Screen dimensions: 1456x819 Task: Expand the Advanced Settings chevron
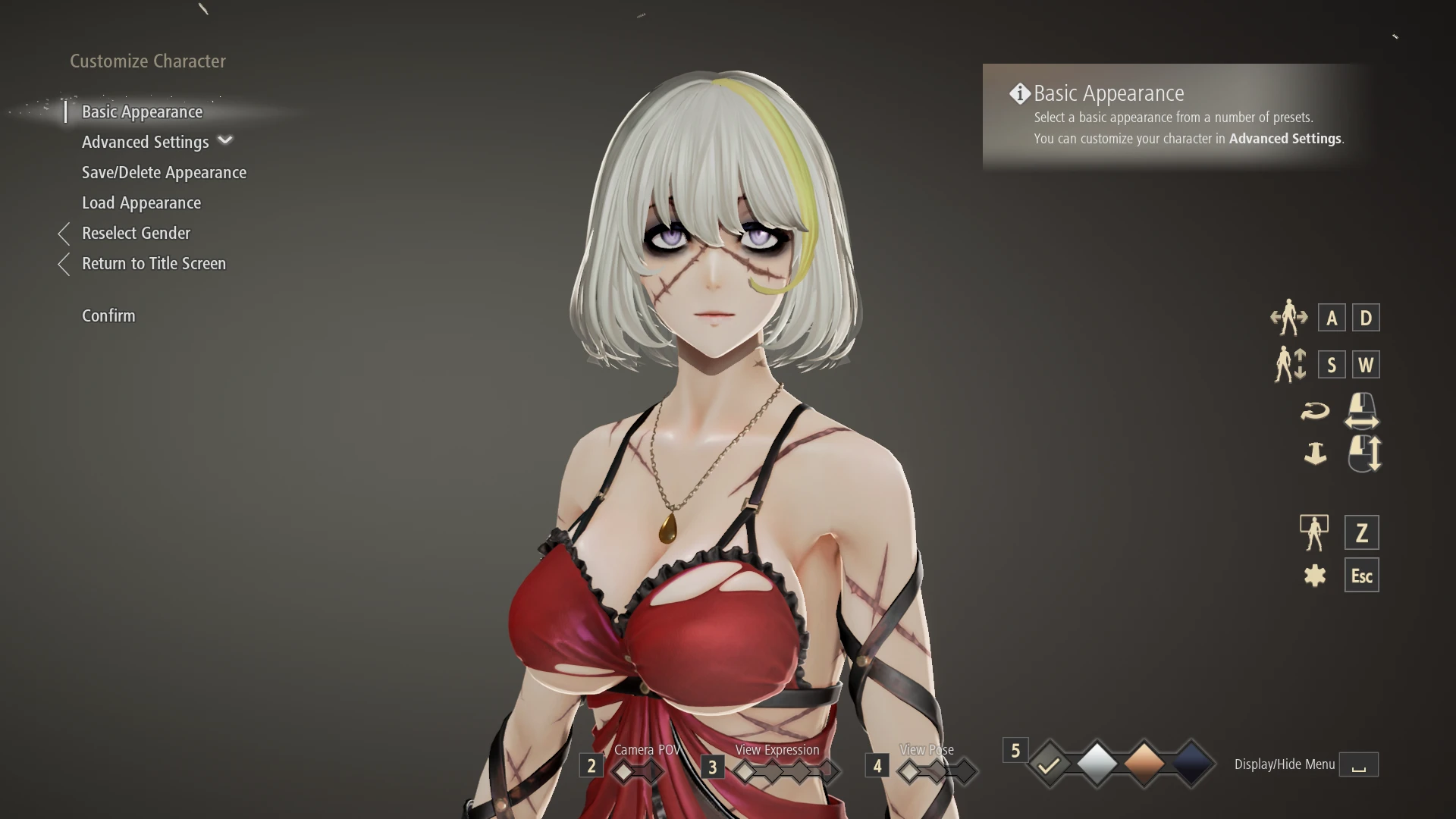click(x=224, y=140)
